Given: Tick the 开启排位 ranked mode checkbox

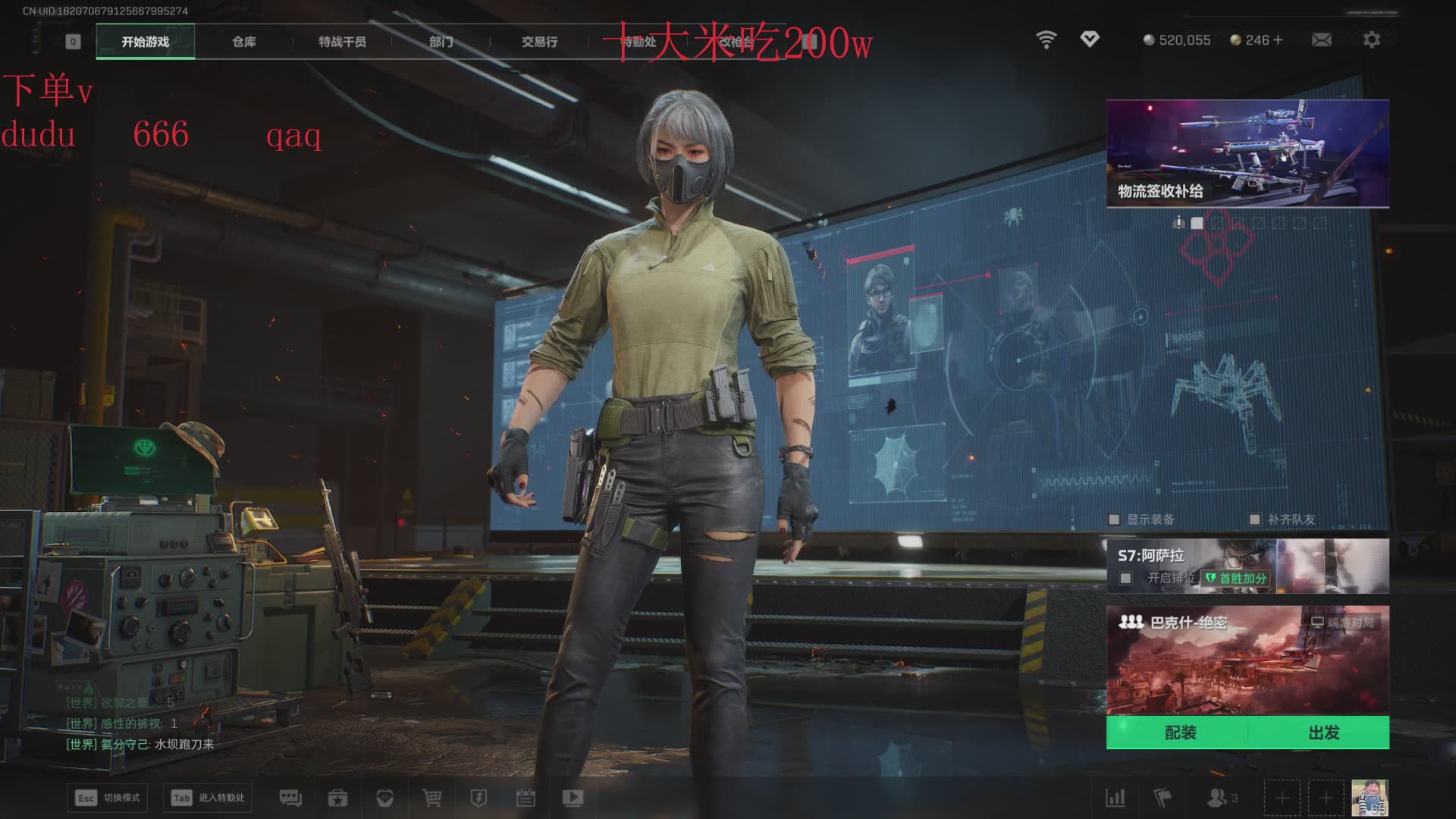Looking at the screenshot, I should (1126, 579).
